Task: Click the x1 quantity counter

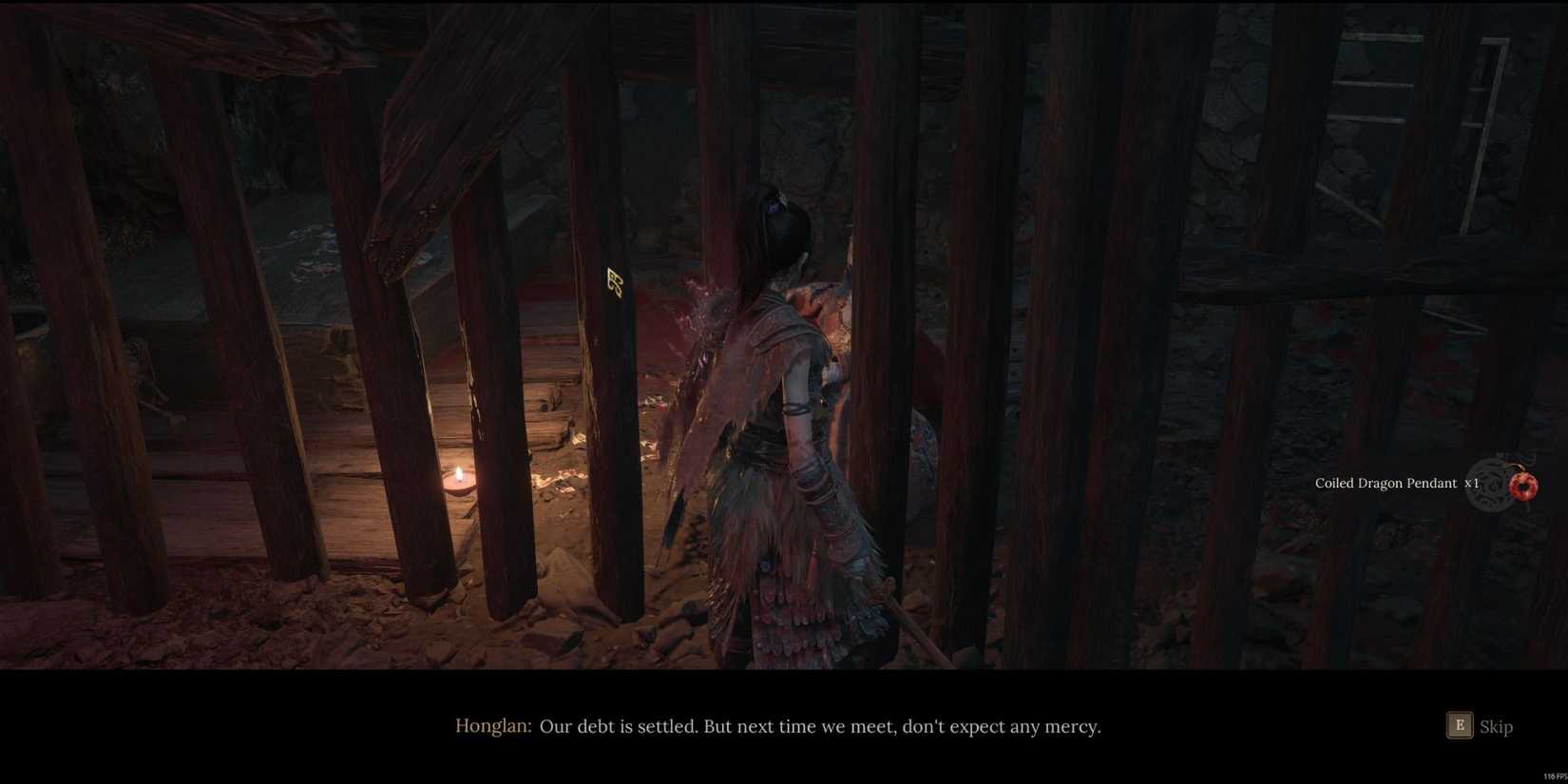Action: tap(1471, 483)
